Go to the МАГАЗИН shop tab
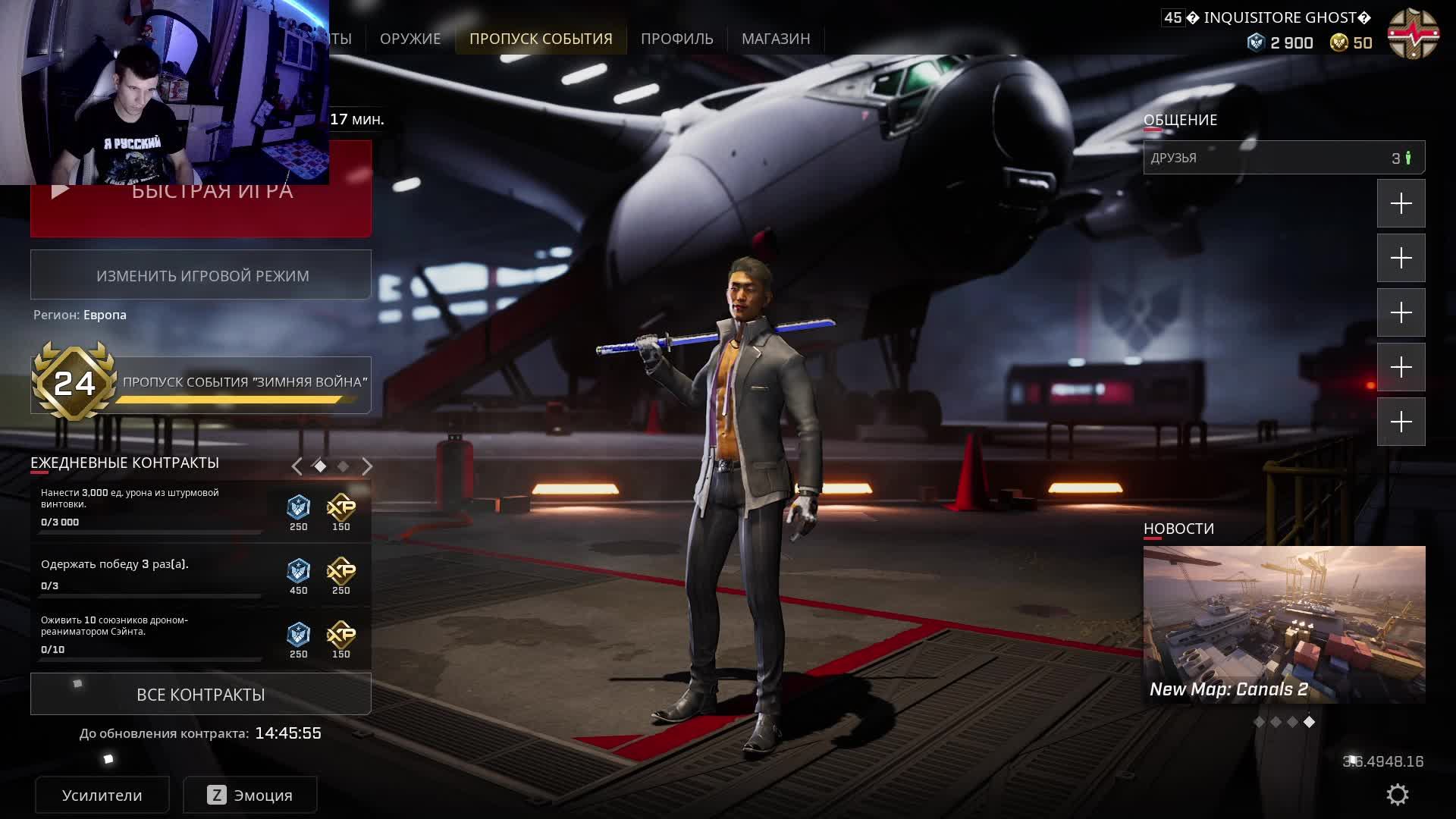The height and width of the screenshot is (819, 1456). [775, 39]
